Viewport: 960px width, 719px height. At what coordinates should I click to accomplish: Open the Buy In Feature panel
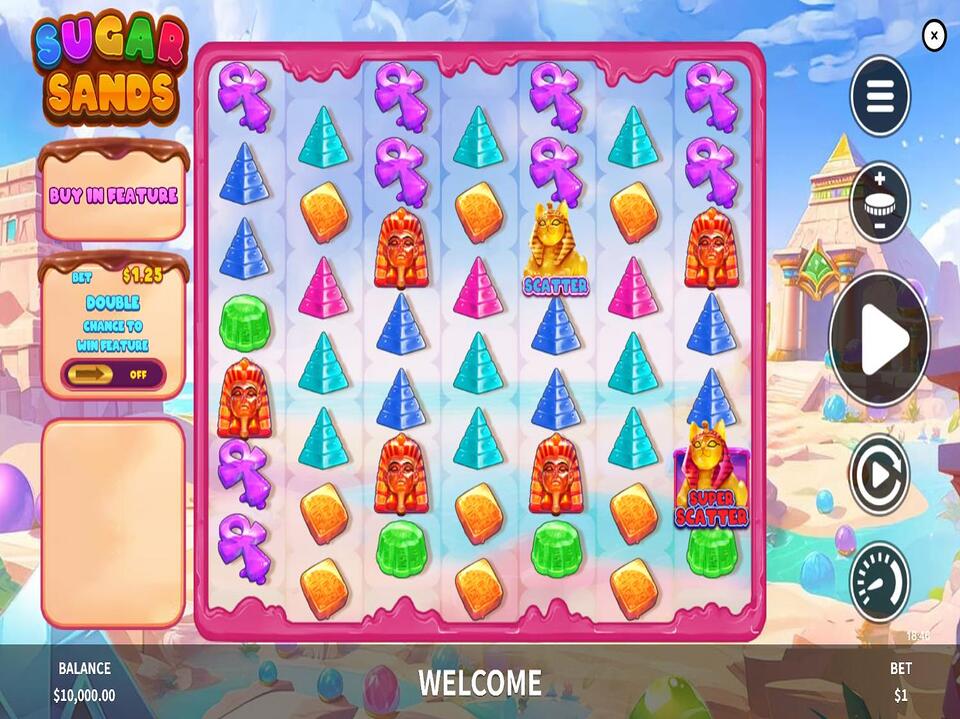tap(113, 195)
